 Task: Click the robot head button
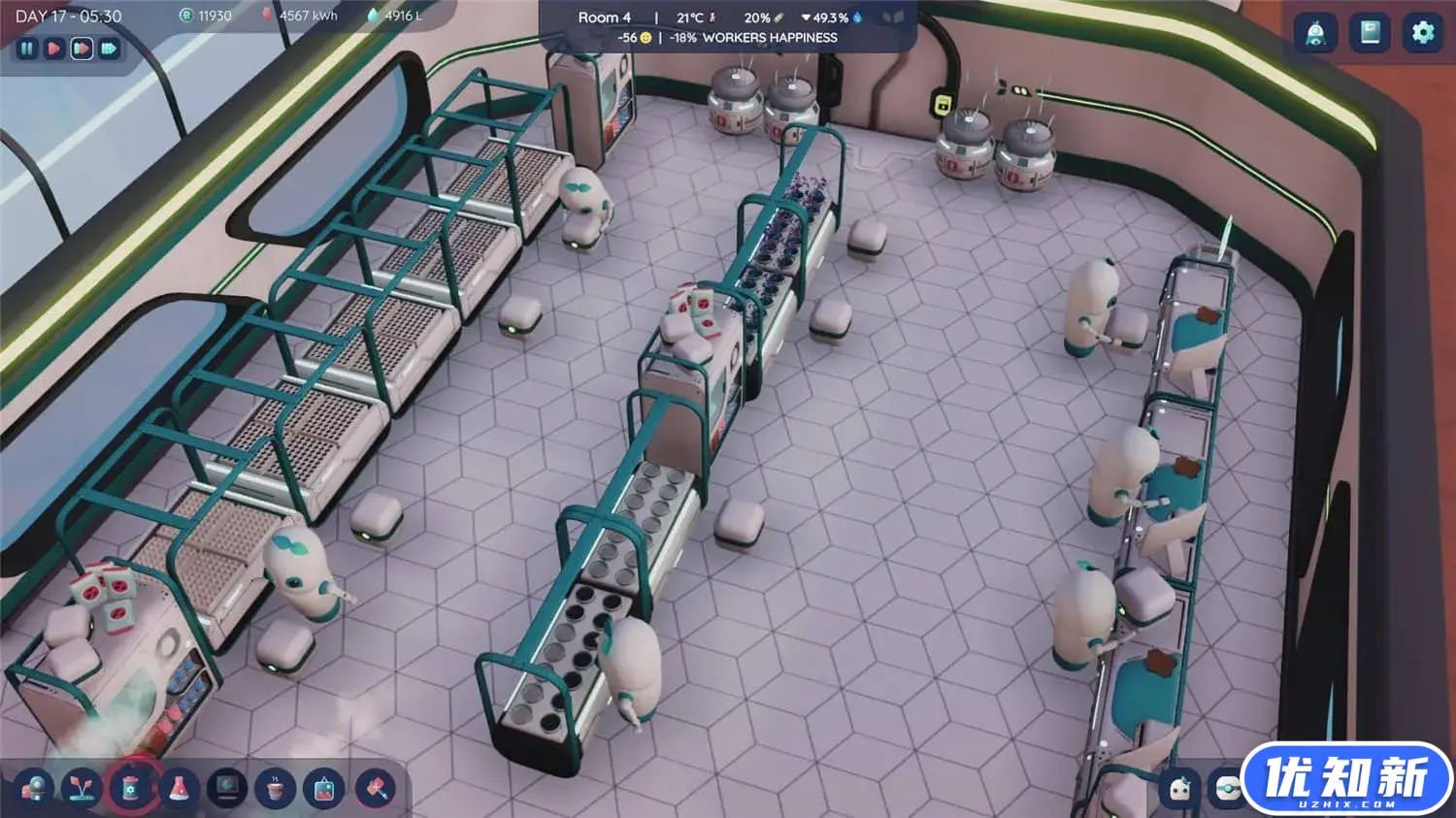(x=1180, y=789)
